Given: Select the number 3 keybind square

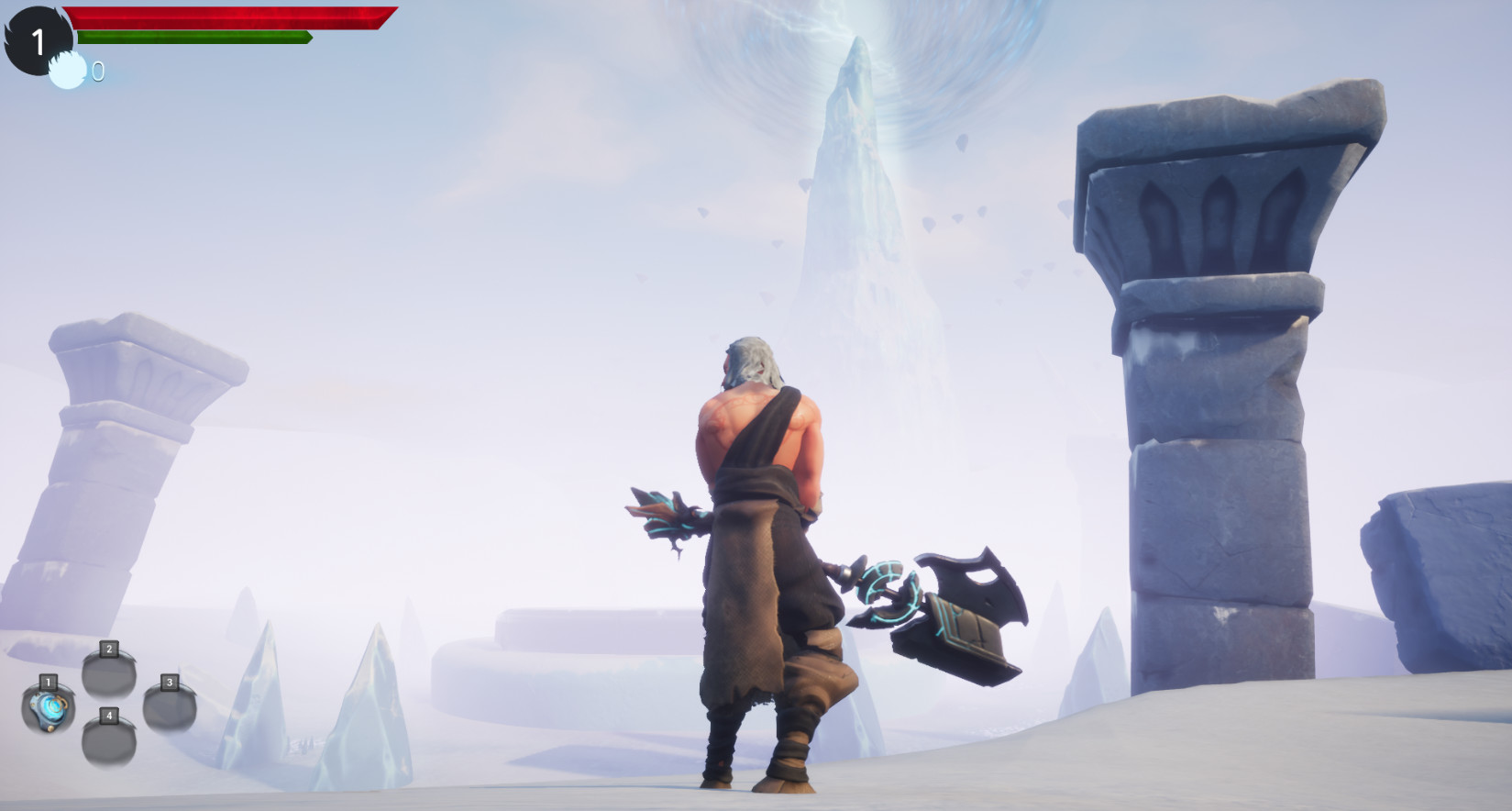Looking at the screenshot, I should tap(169, 682).
